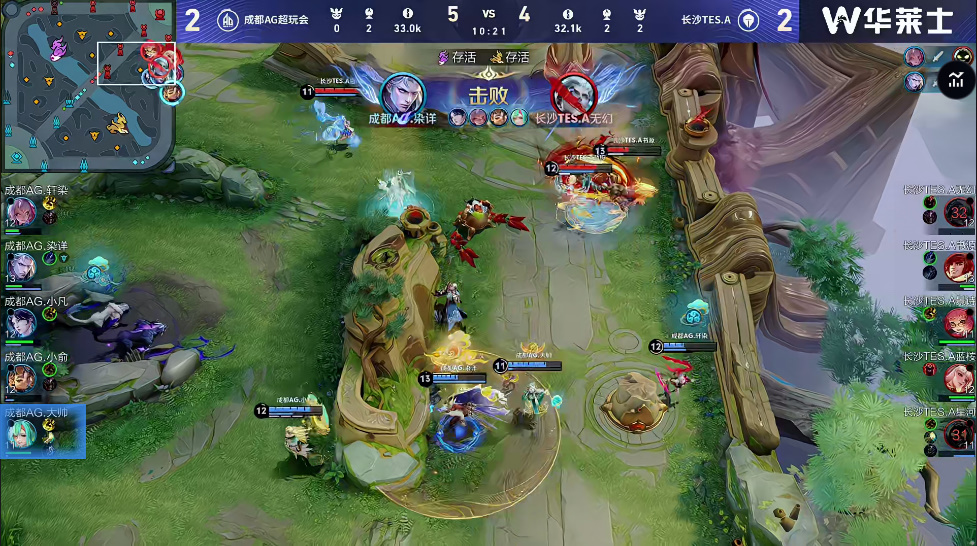Select highlighted player 成都AG.大帅

coord(24,432)
